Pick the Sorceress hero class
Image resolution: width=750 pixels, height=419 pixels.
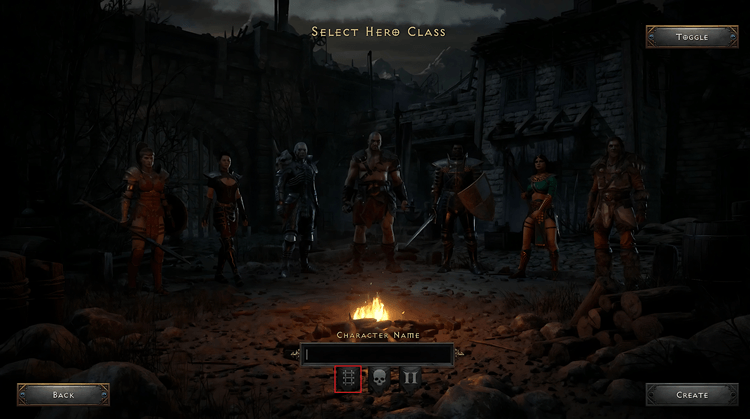[538, 213]
